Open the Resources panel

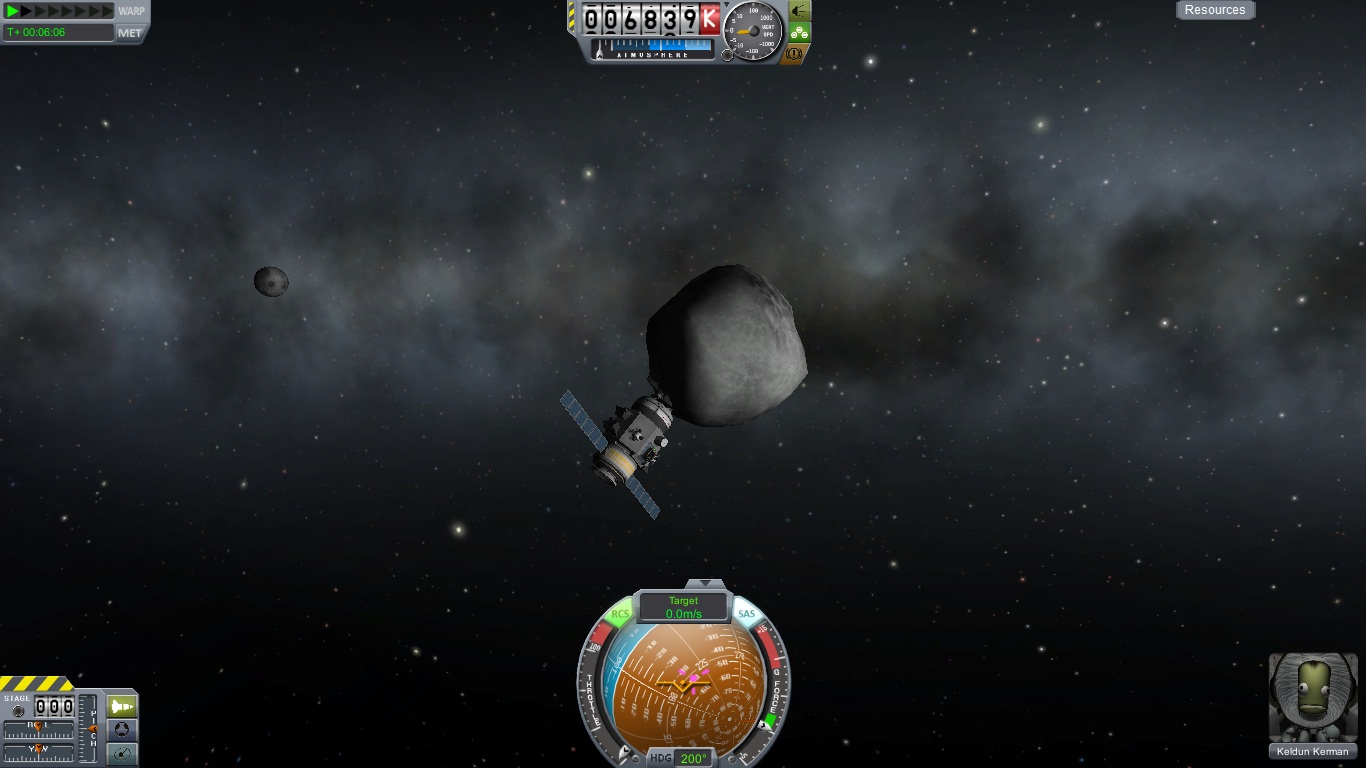1215,10
